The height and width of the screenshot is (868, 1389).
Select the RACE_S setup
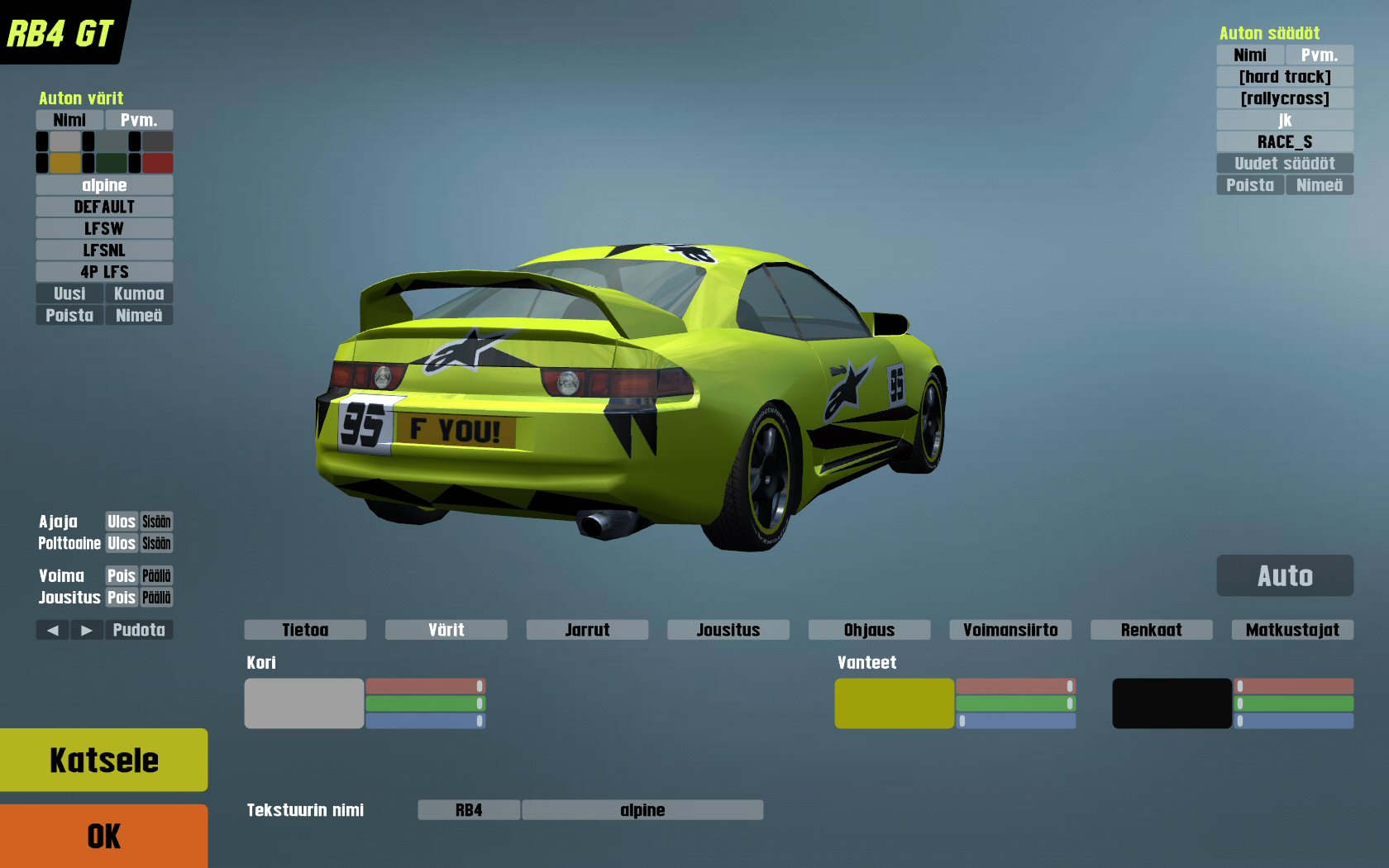1285,142
